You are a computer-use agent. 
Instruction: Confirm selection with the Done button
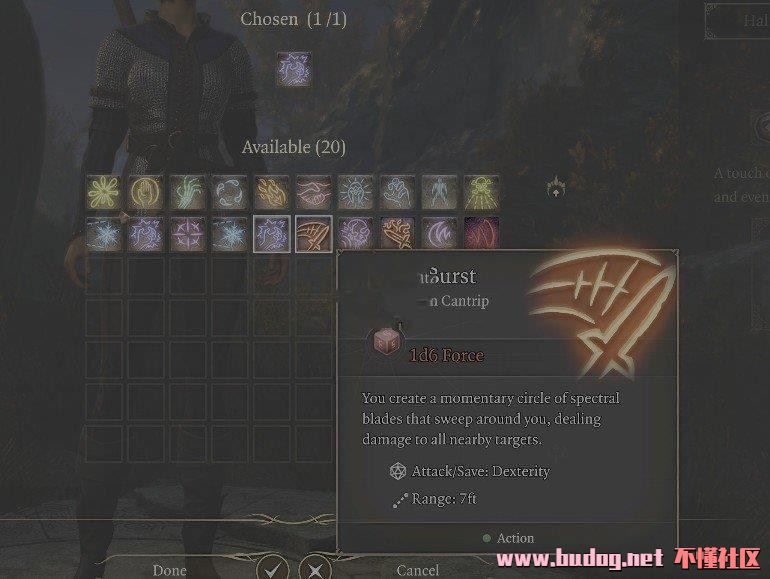(x=169, y=570)
